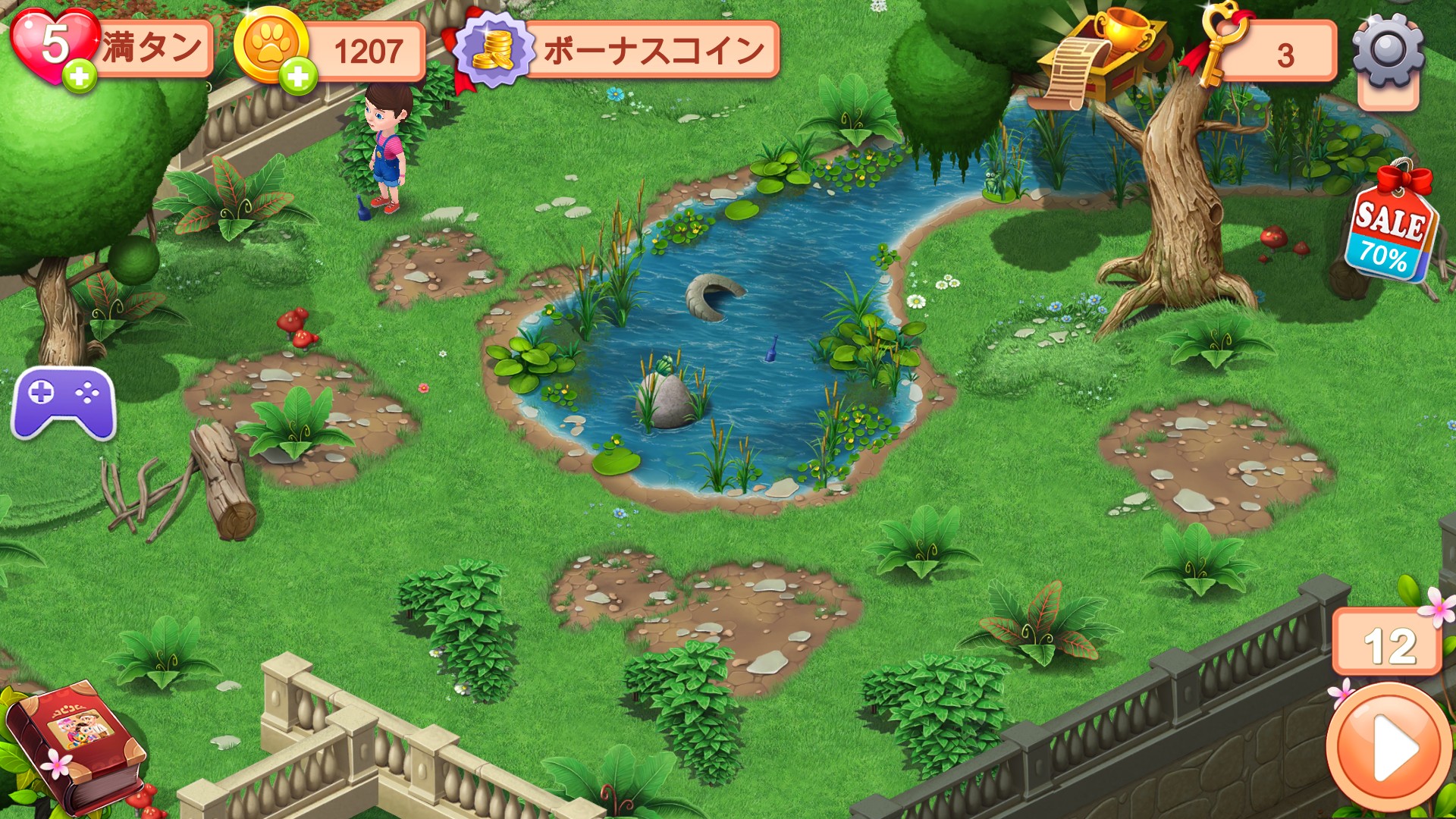The height and width of the screenshot is (819, 1456).
Task: Add more lives with the heart plus button
Action: 79,76
